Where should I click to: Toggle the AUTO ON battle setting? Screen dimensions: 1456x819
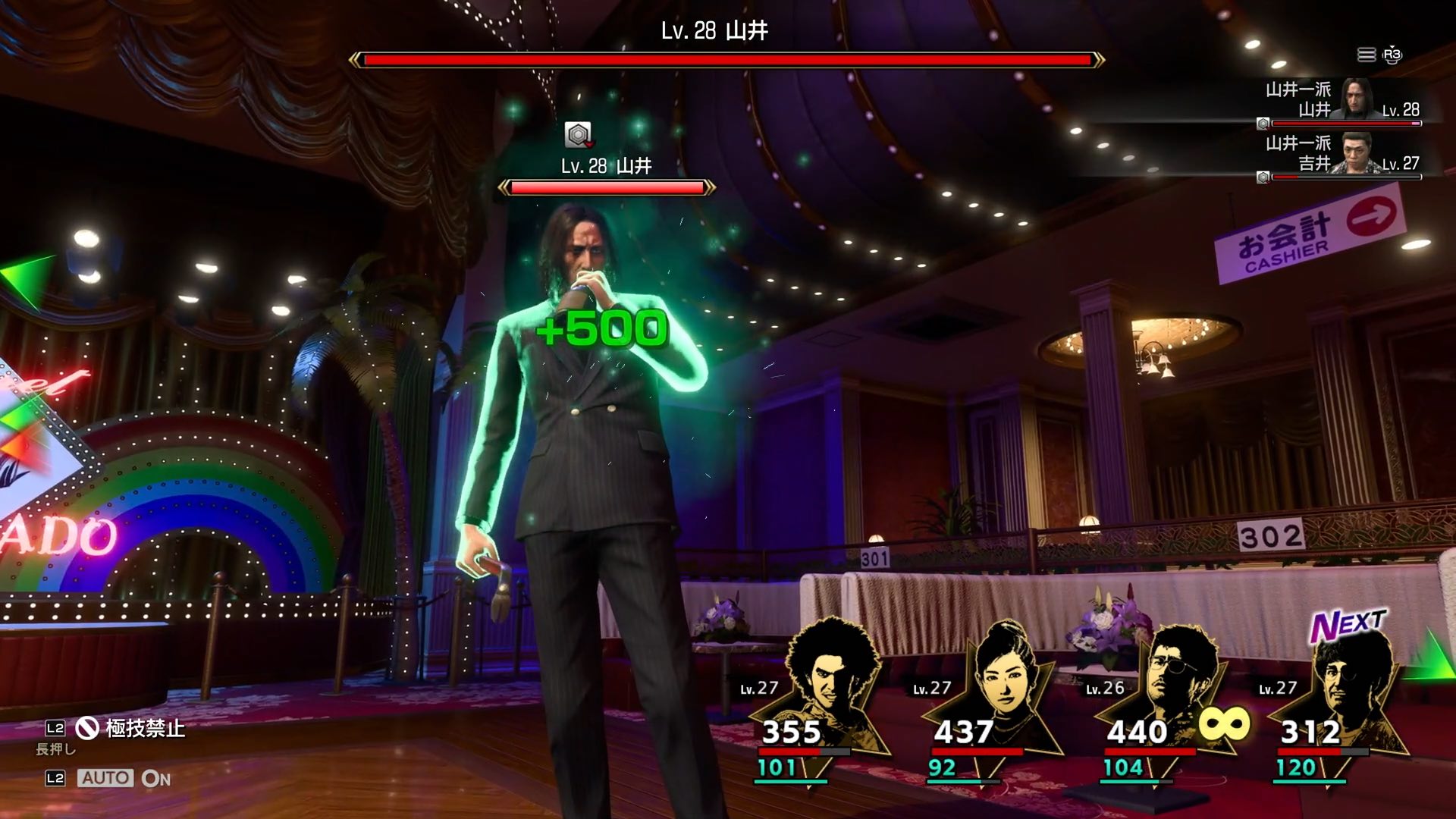pos(124,778)
